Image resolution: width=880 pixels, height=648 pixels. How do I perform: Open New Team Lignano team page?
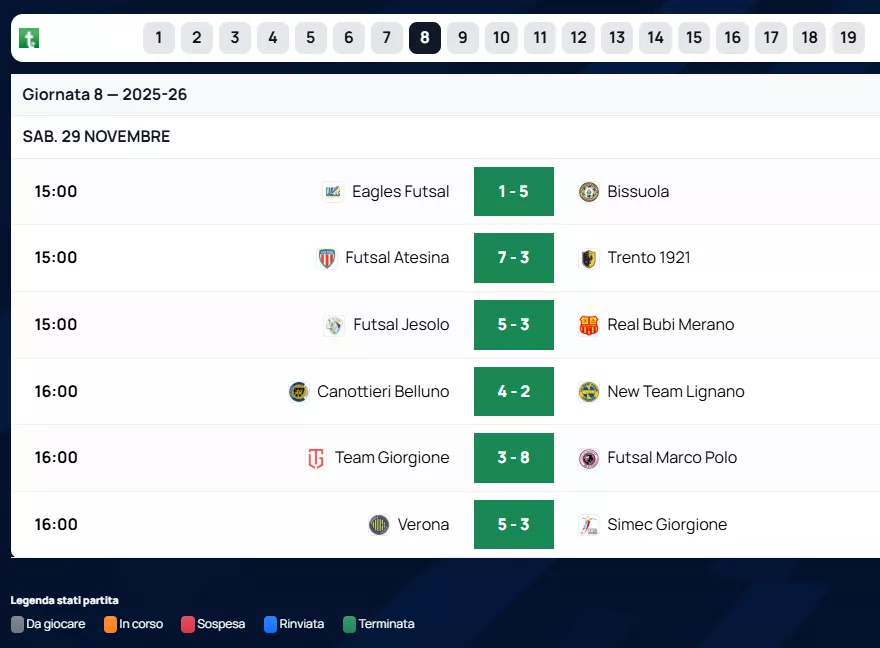pos(675,391)
